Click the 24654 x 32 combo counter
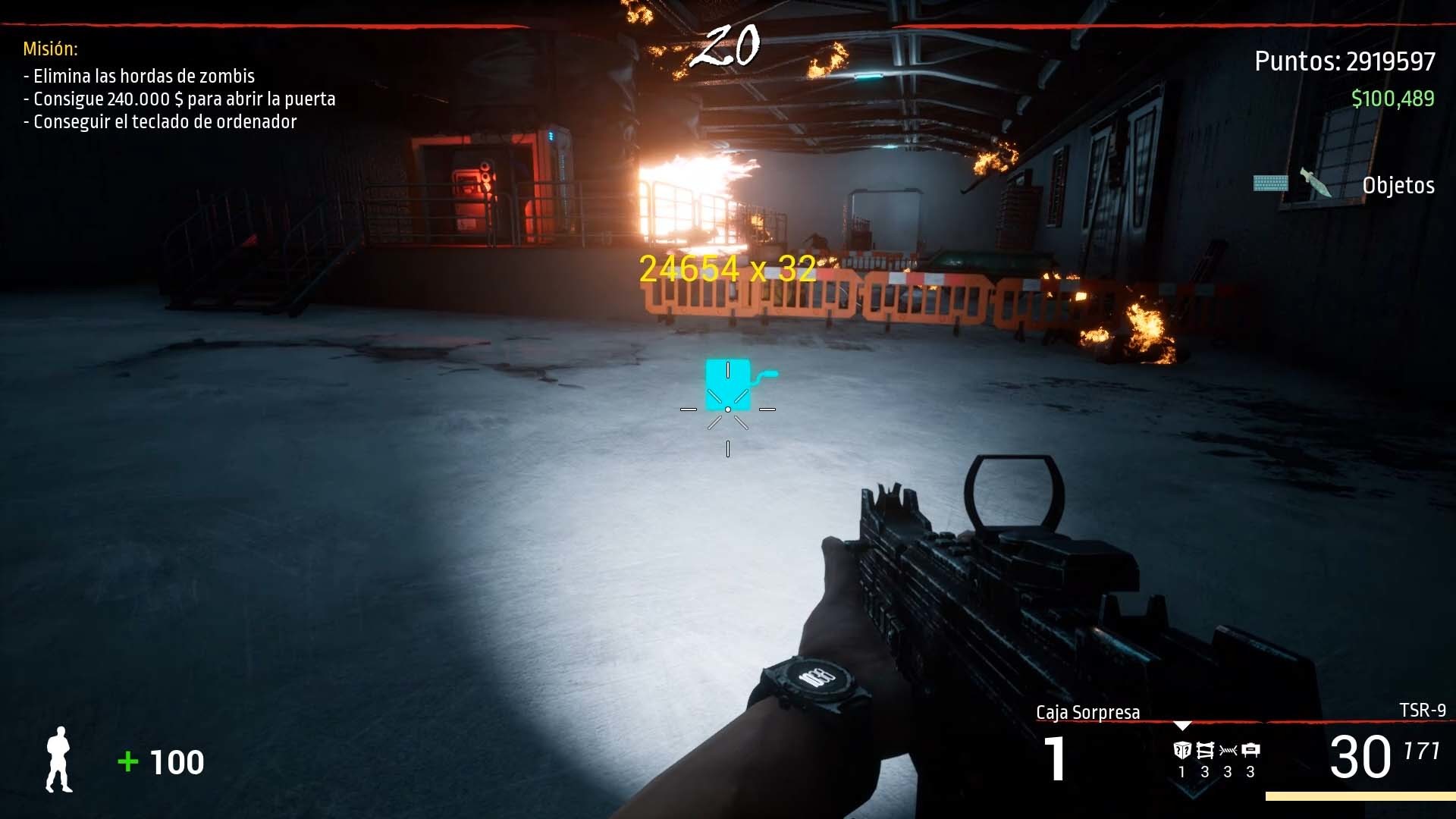This screenshot has width=1456, height=819. [x=728, y=268]
